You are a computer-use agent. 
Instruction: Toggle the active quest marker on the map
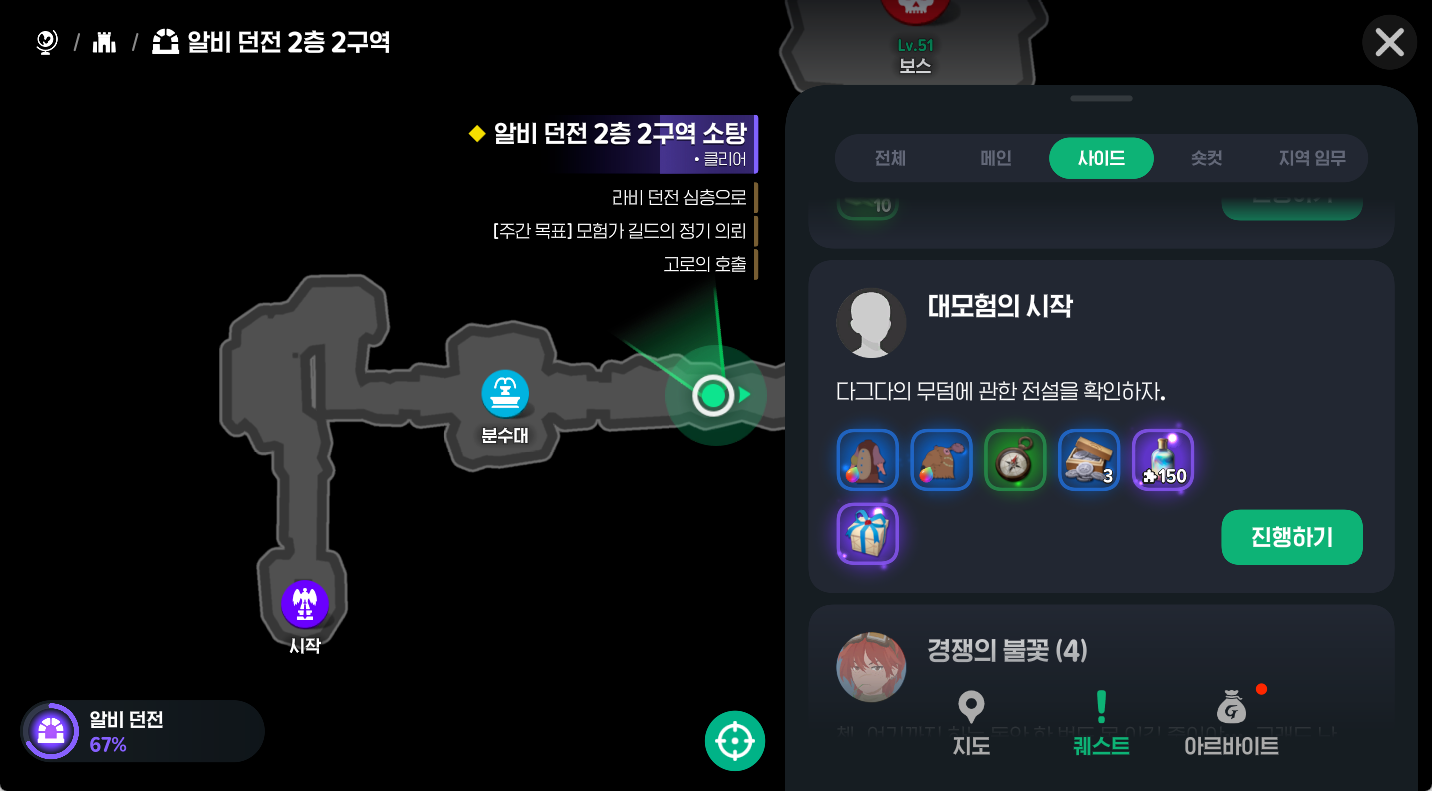712,395
